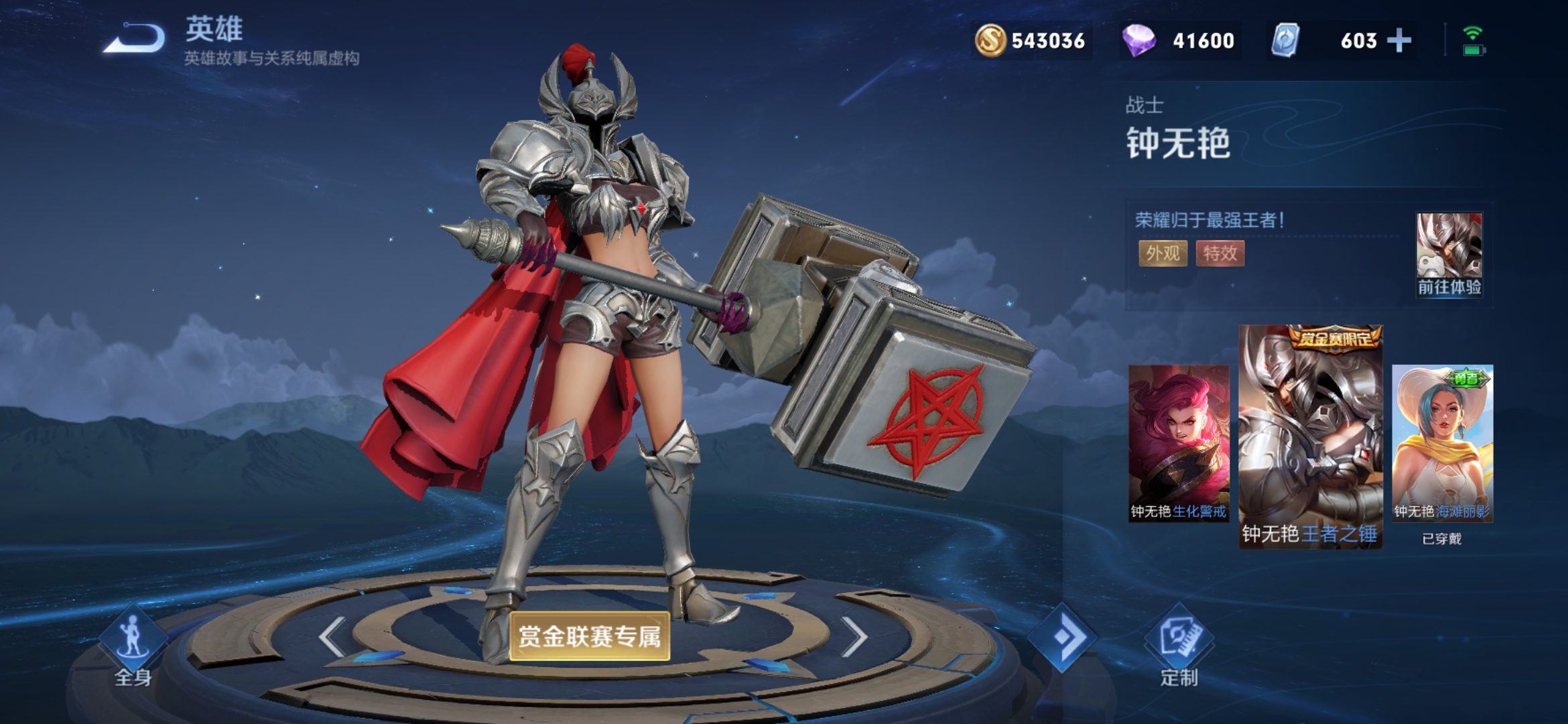
Task: Tap the purple diamond currency icon
Action: coord(1138,41)
